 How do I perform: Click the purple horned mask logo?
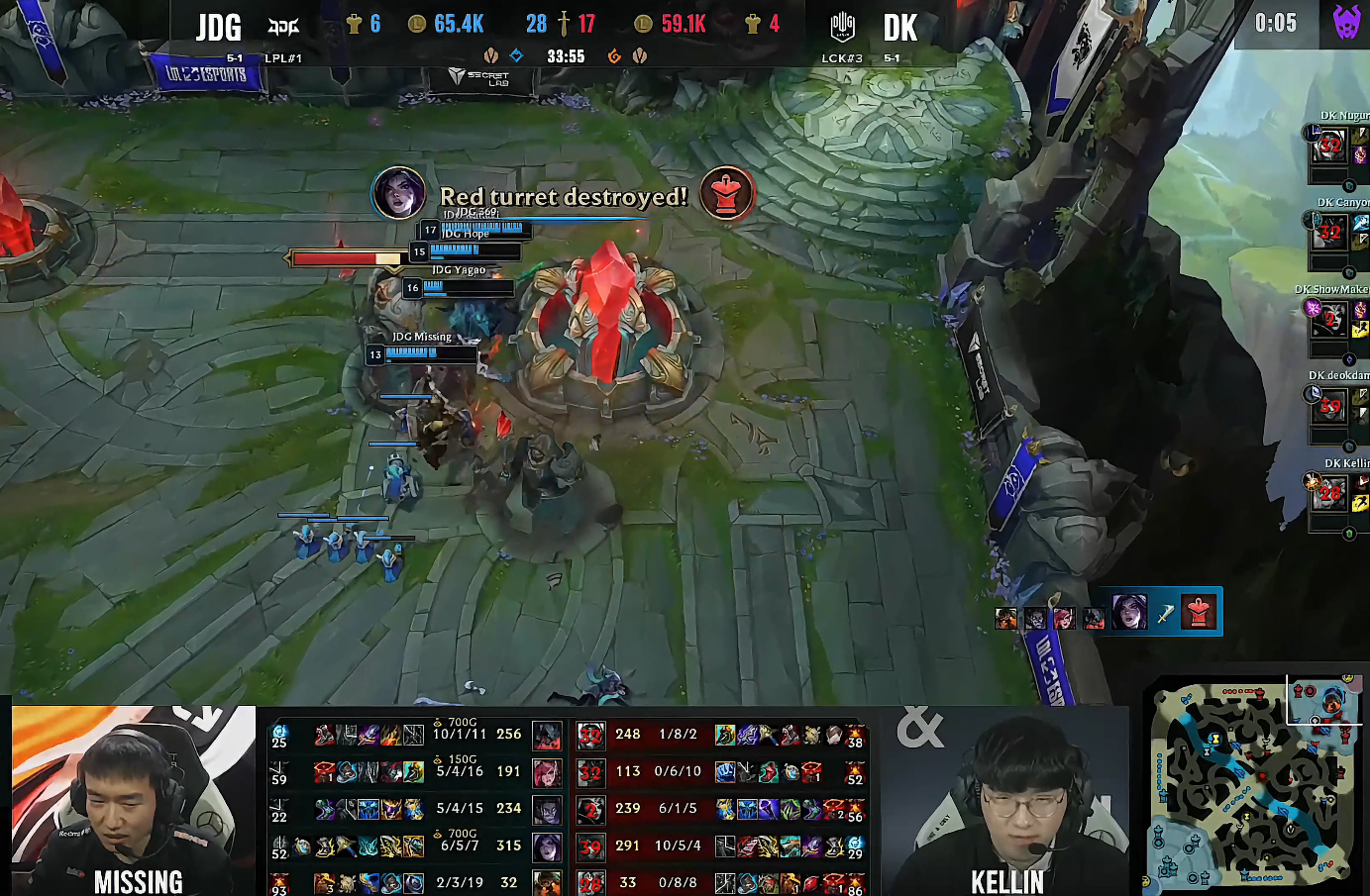click(1345, 23)
